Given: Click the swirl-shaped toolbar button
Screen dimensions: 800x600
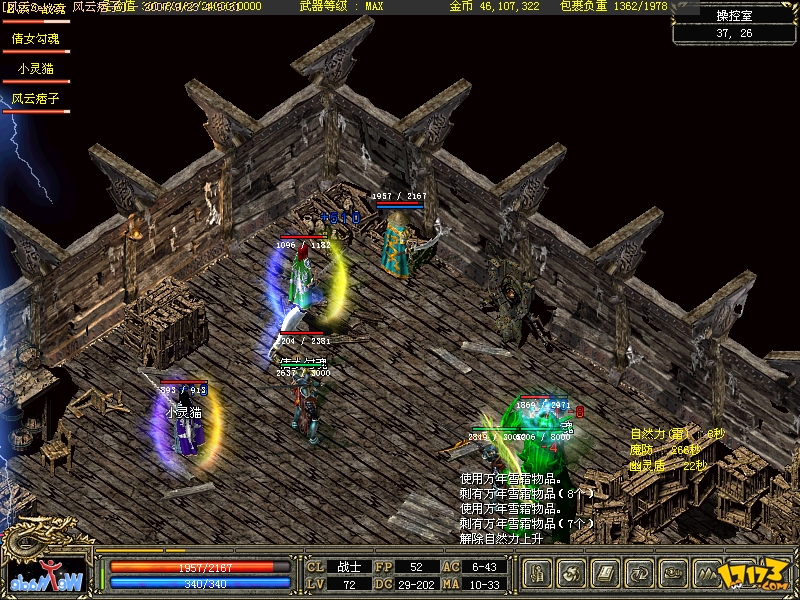Looking at the screenshot, I should click(572, 574).
